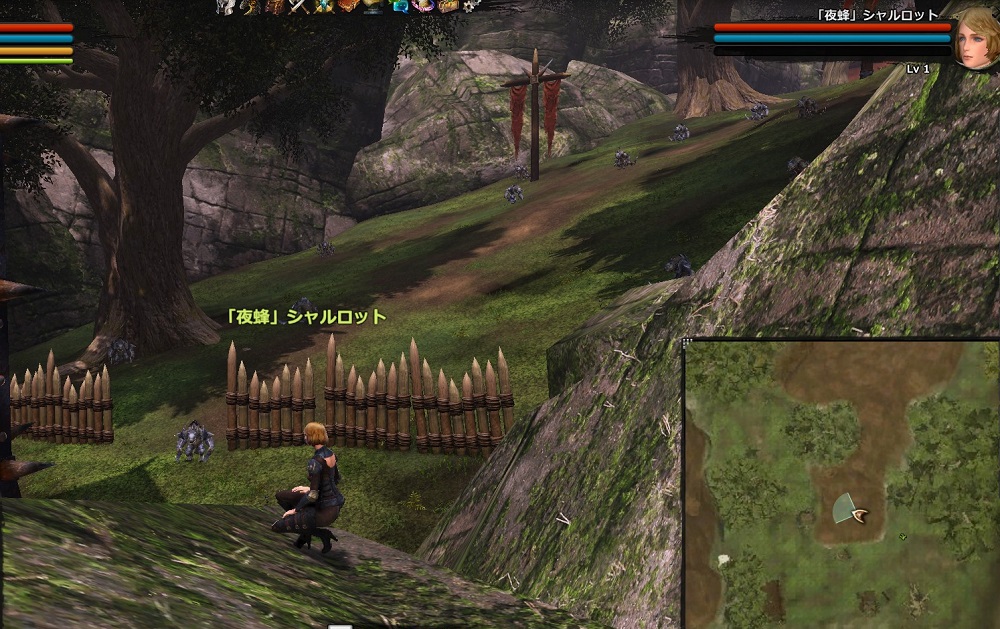The height and width of the screenshot is (629, 1000).
Task: Open the crossed swords menu icon
Action: tap(299, 6)
